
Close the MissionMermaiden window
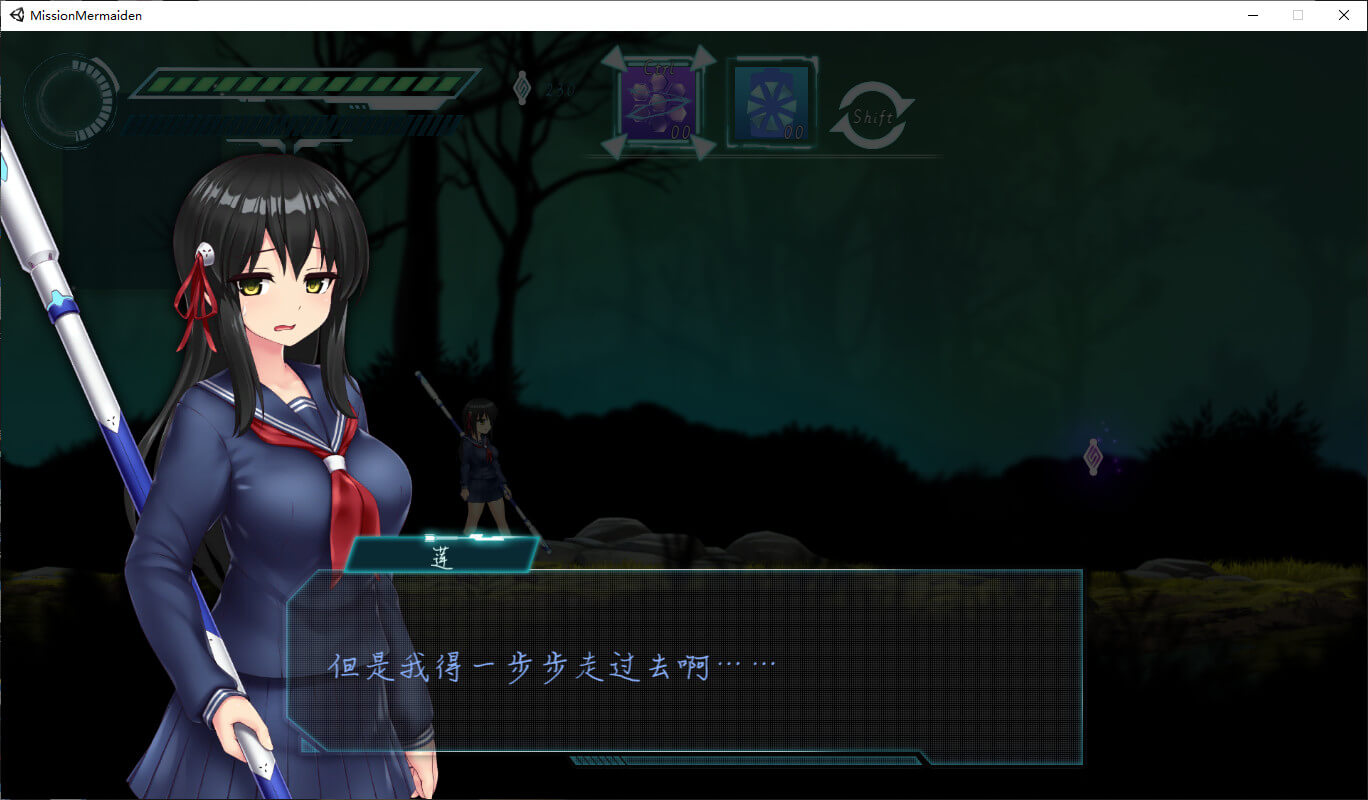tap(1344, 15)
